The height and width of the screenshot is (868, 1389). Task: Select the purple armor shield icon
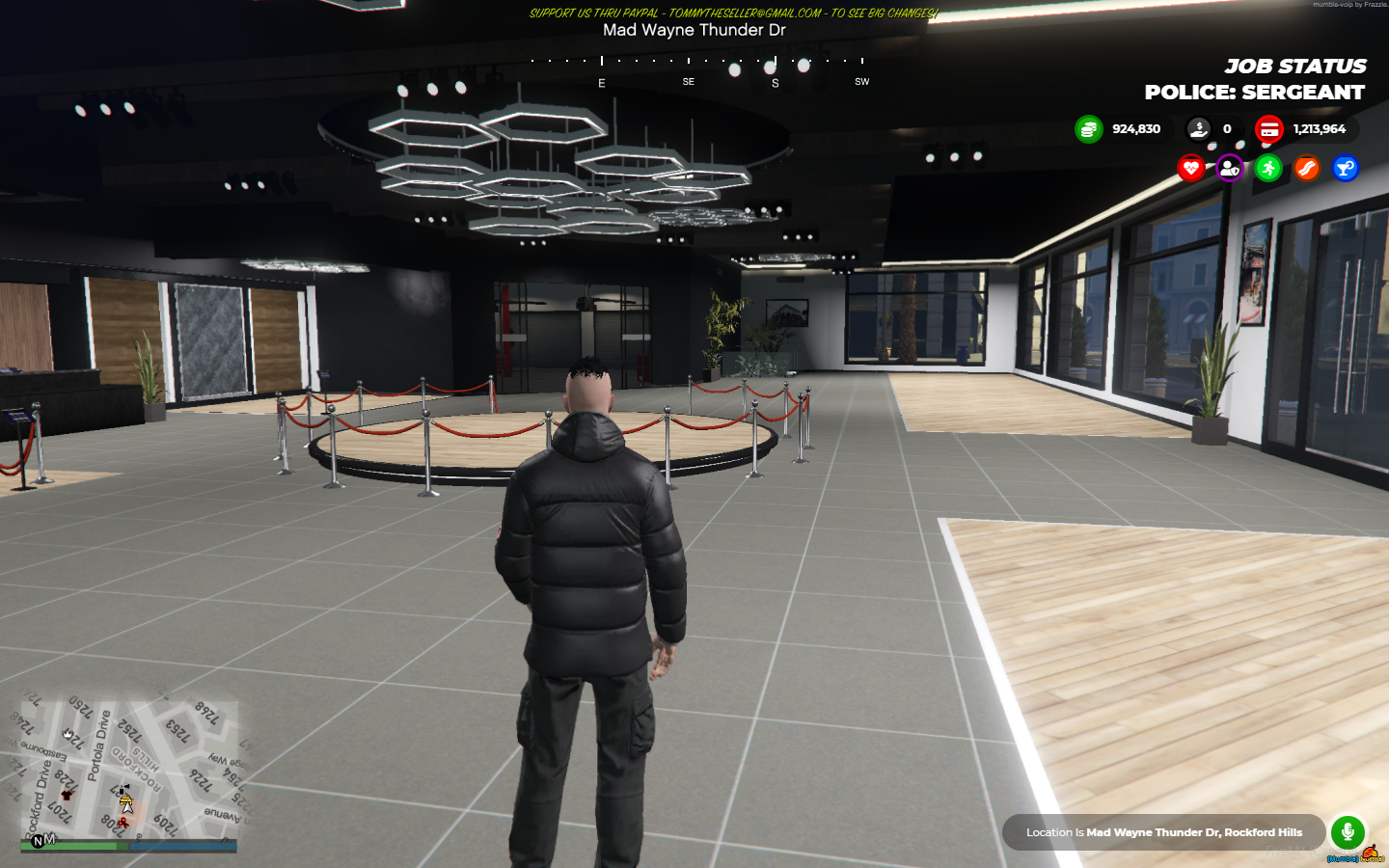tap(1229, 169)
